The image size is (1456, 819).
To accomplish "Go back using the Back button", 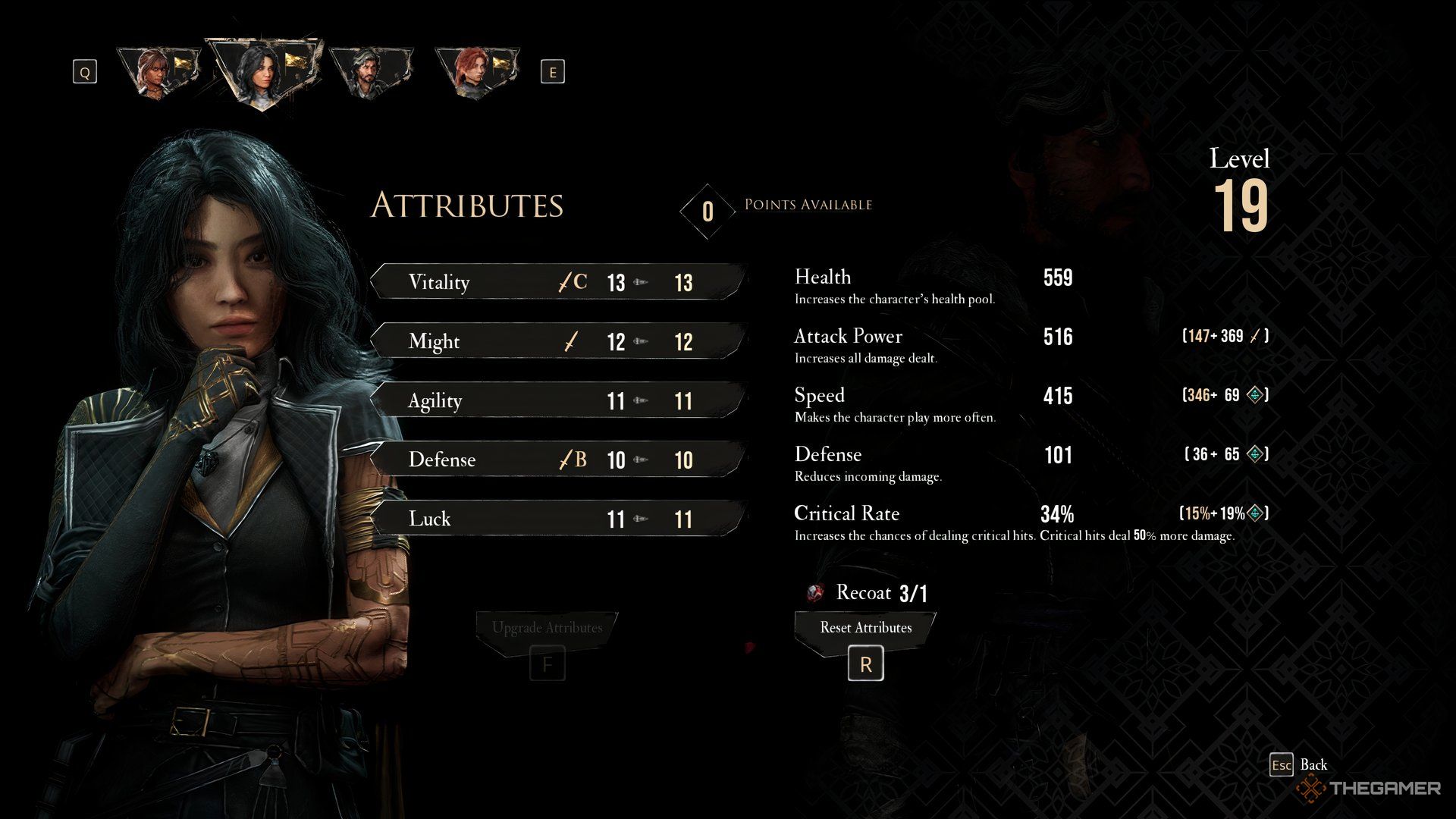I will tap(1300, 764).
